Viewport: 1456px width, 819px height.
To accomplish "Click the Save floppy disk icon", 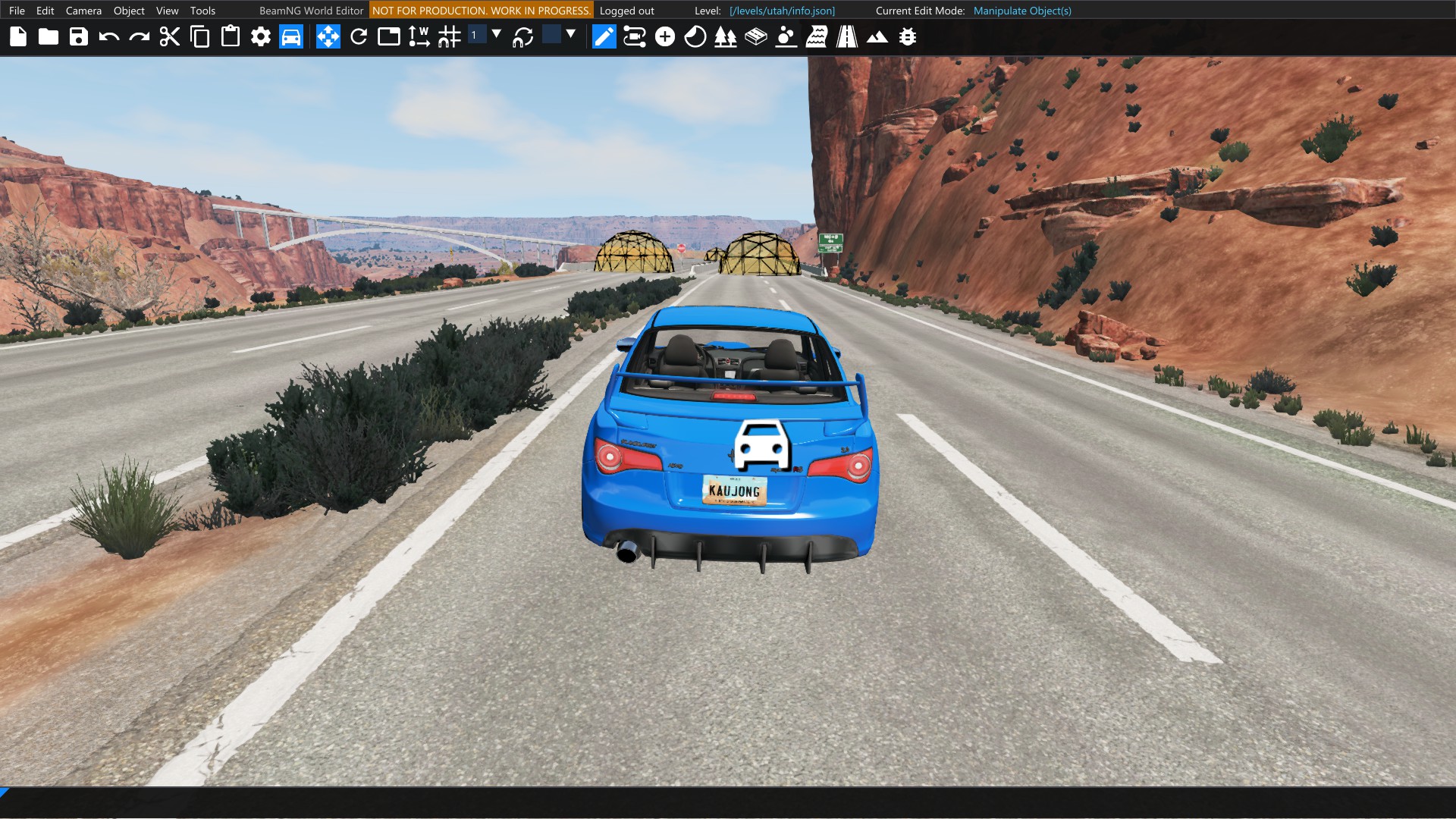I will click(x=79, y=36).
